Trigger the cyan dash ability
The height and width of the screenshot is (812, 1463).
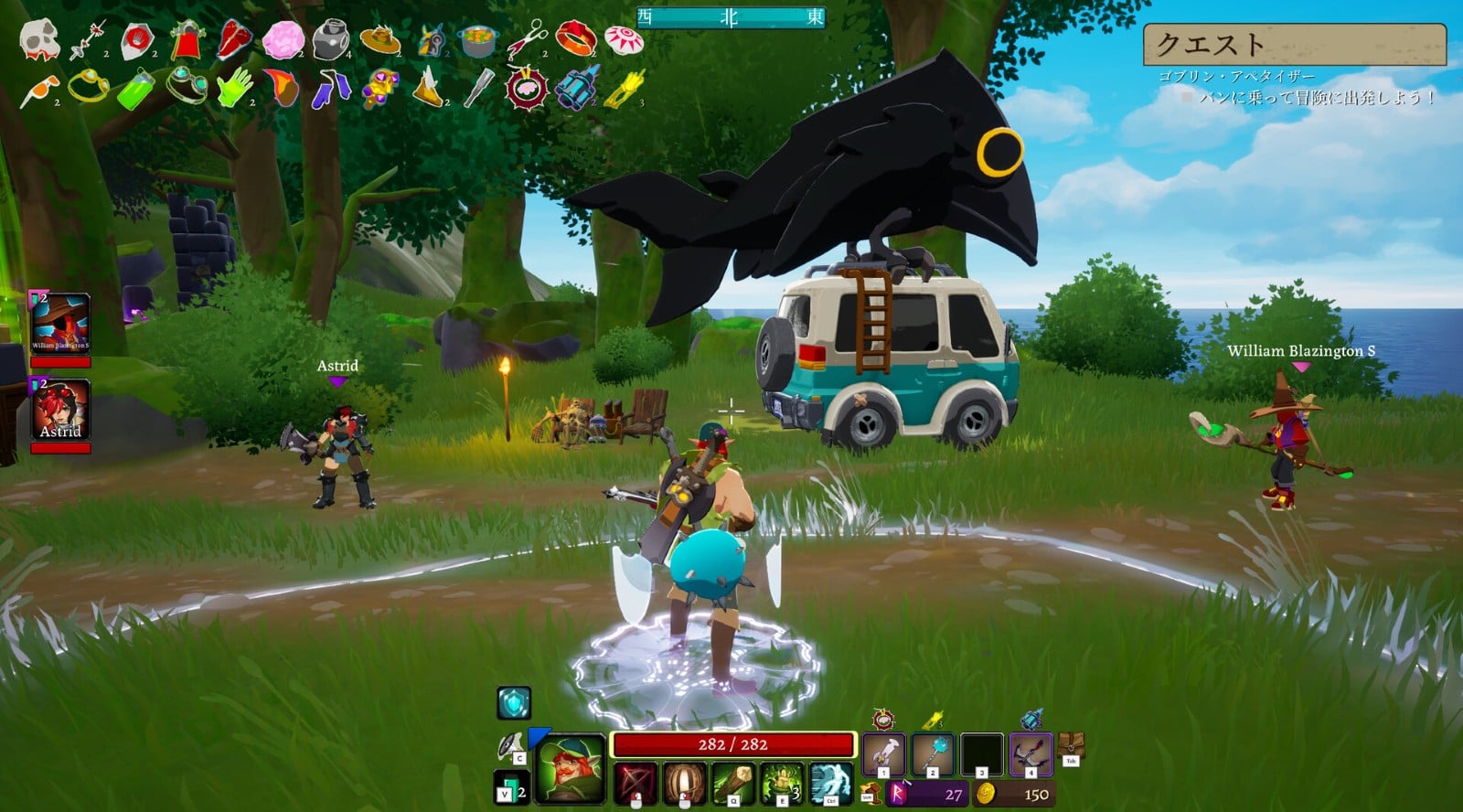click(830, 783)
